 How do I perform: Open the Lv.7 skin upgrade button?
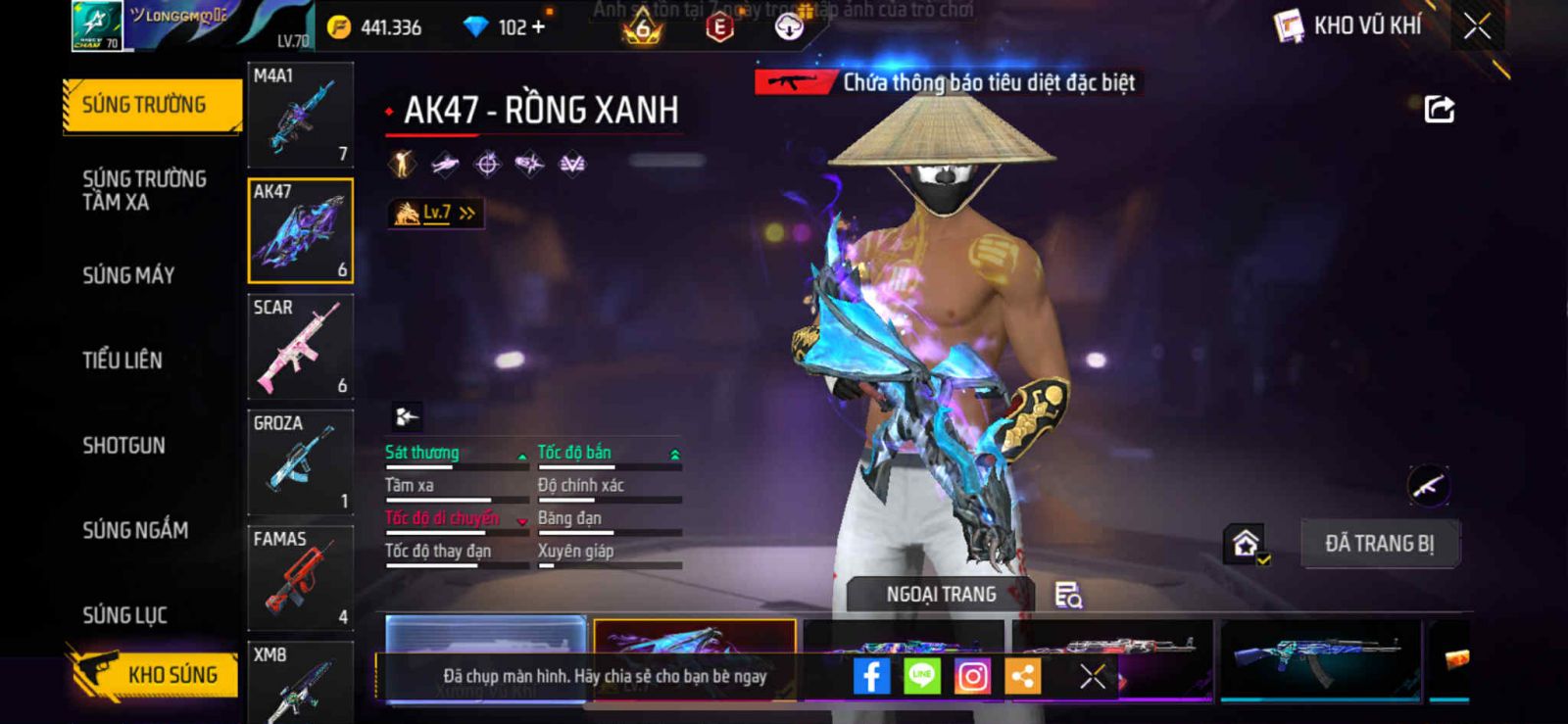coord(436,213)
